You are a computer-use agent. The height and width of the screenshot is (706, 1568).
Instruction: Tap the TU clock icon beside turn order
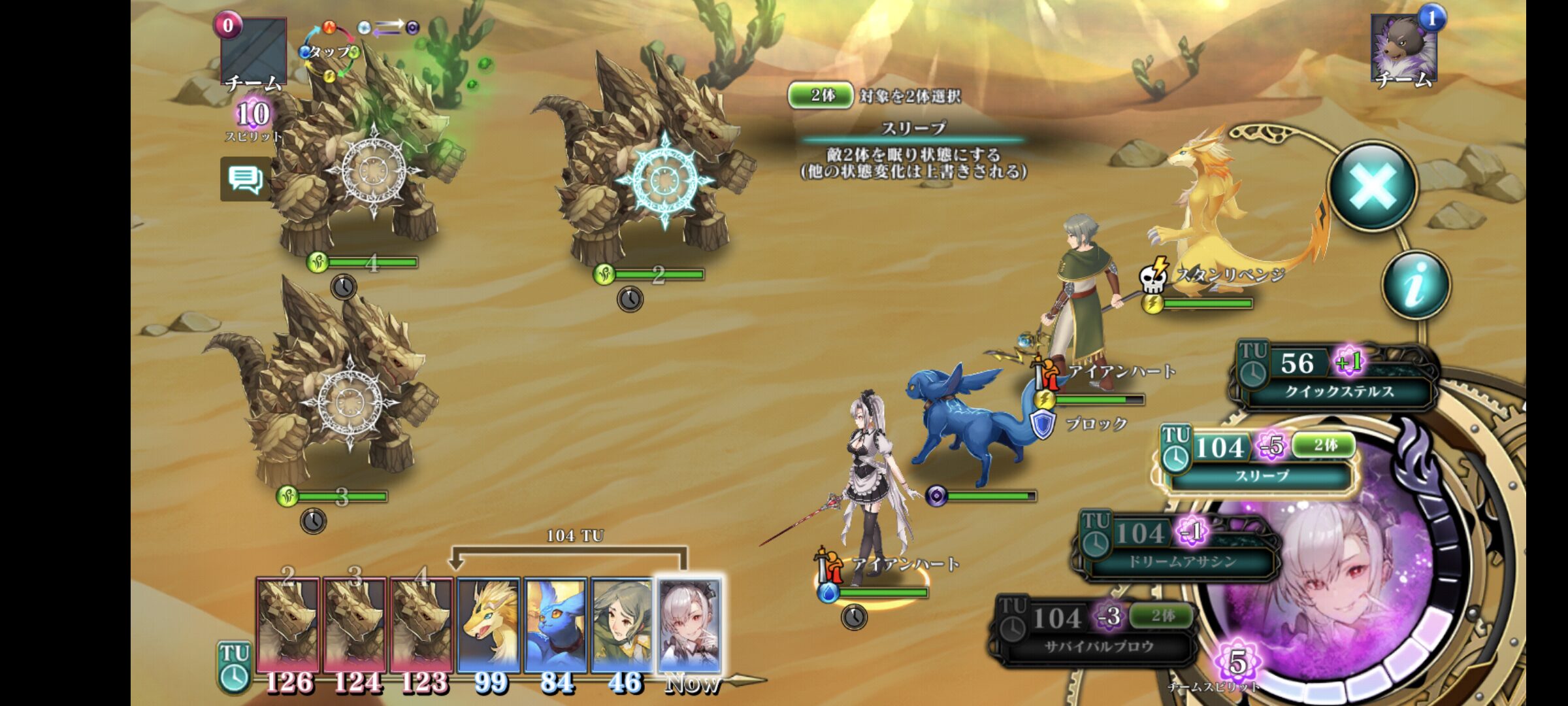pyautogui.click(x=233, y=667)
